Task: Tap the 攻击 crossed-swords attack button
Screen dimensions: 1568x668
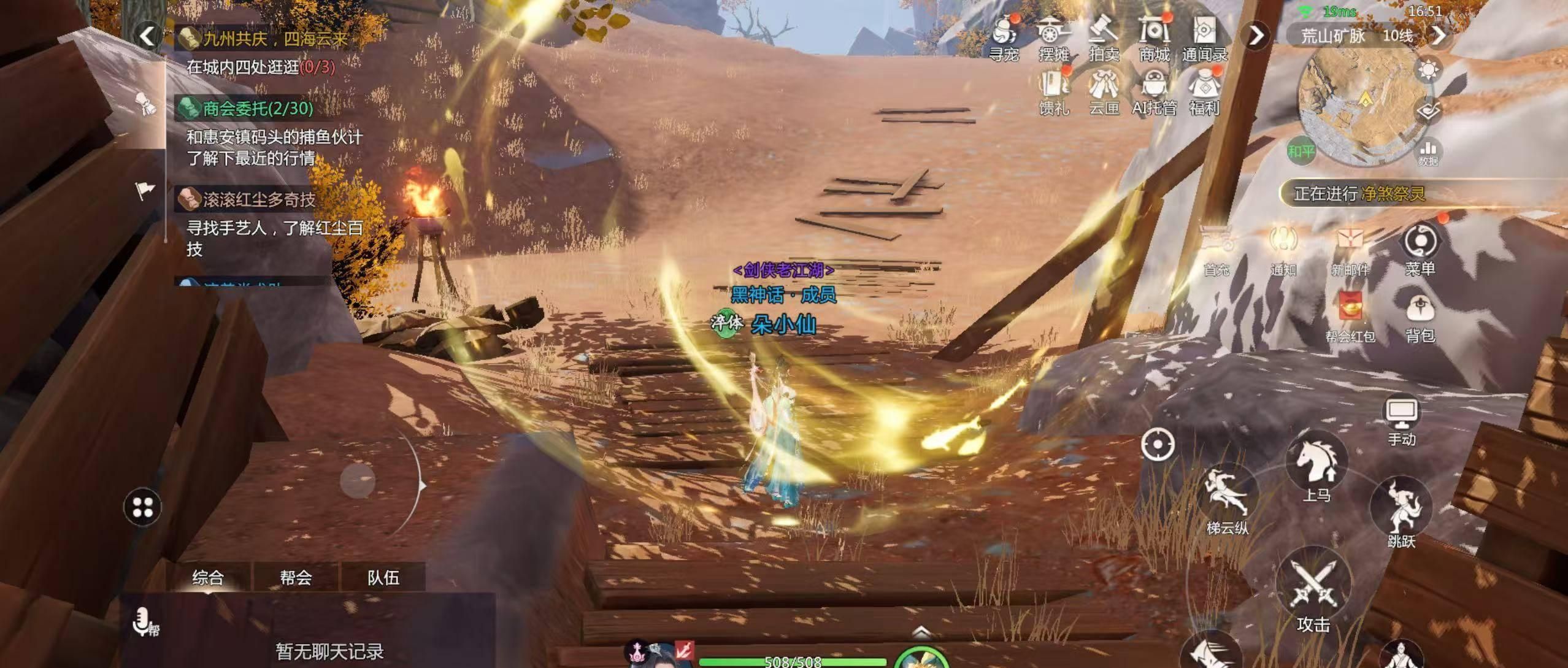Action: coord(1313,590)
